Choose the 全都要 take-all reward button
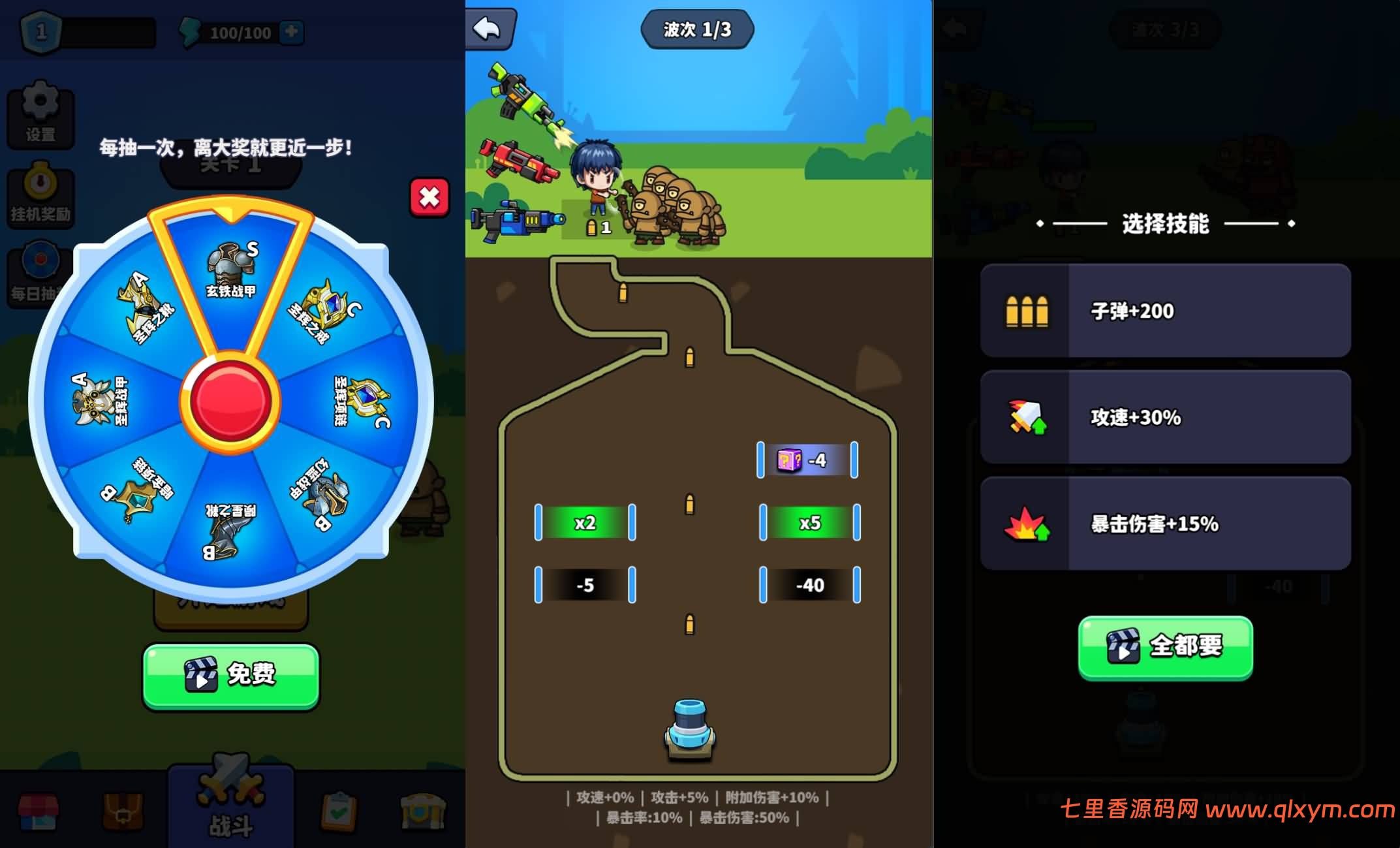This screenshot has width=1400, height=848. tap(1166, 648)
